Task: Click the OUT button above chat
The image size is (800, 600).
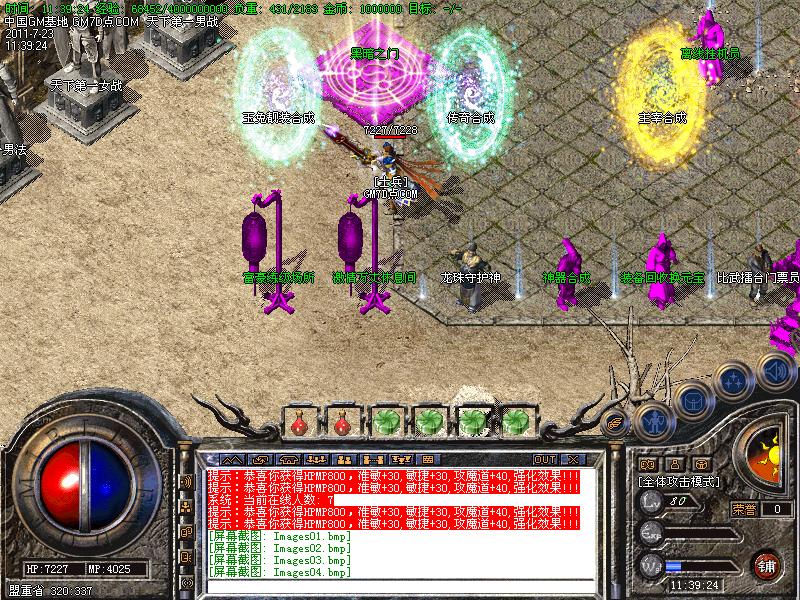Action: point(545,460)
